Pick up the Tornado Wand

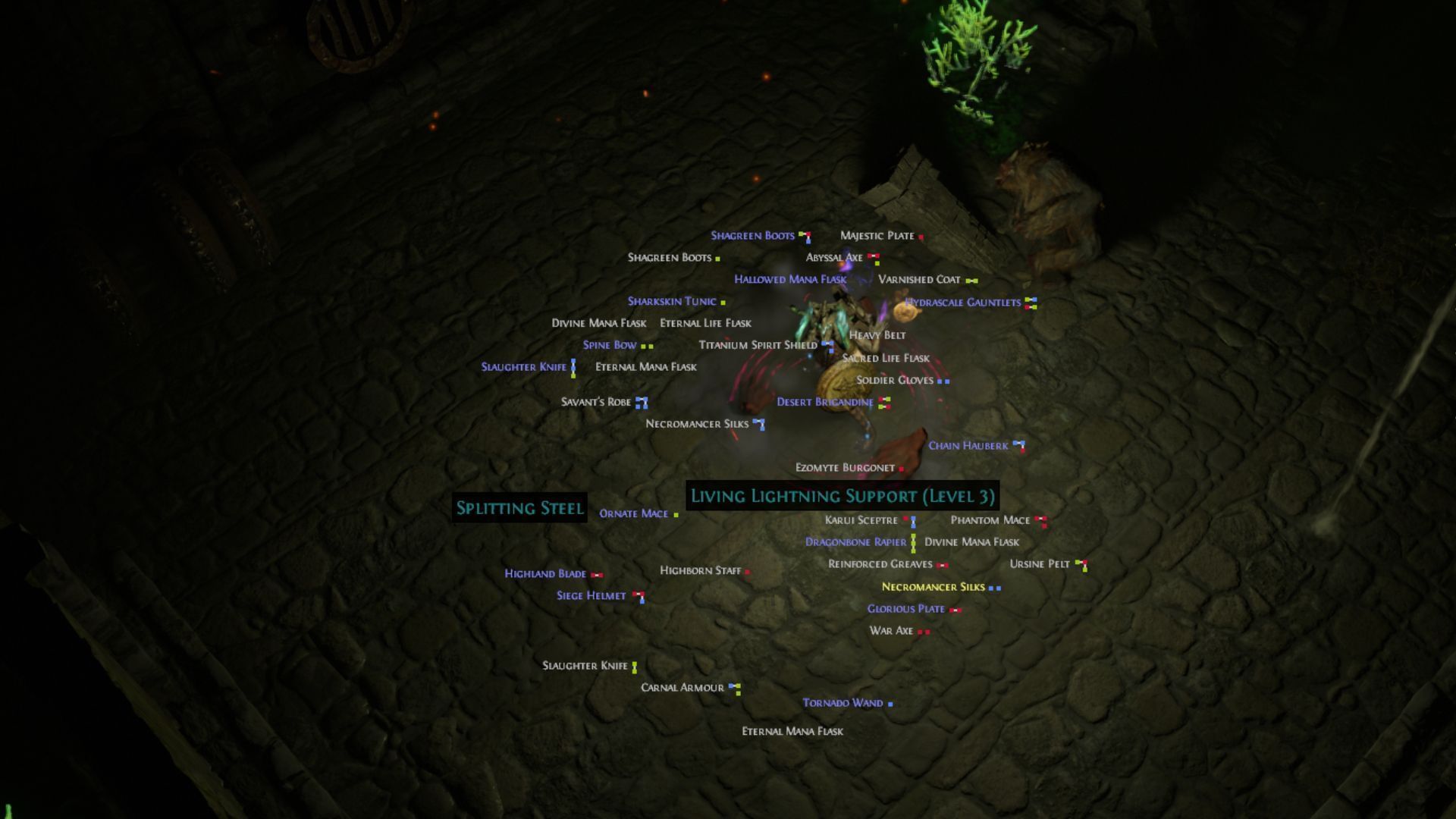pos(842,703)
